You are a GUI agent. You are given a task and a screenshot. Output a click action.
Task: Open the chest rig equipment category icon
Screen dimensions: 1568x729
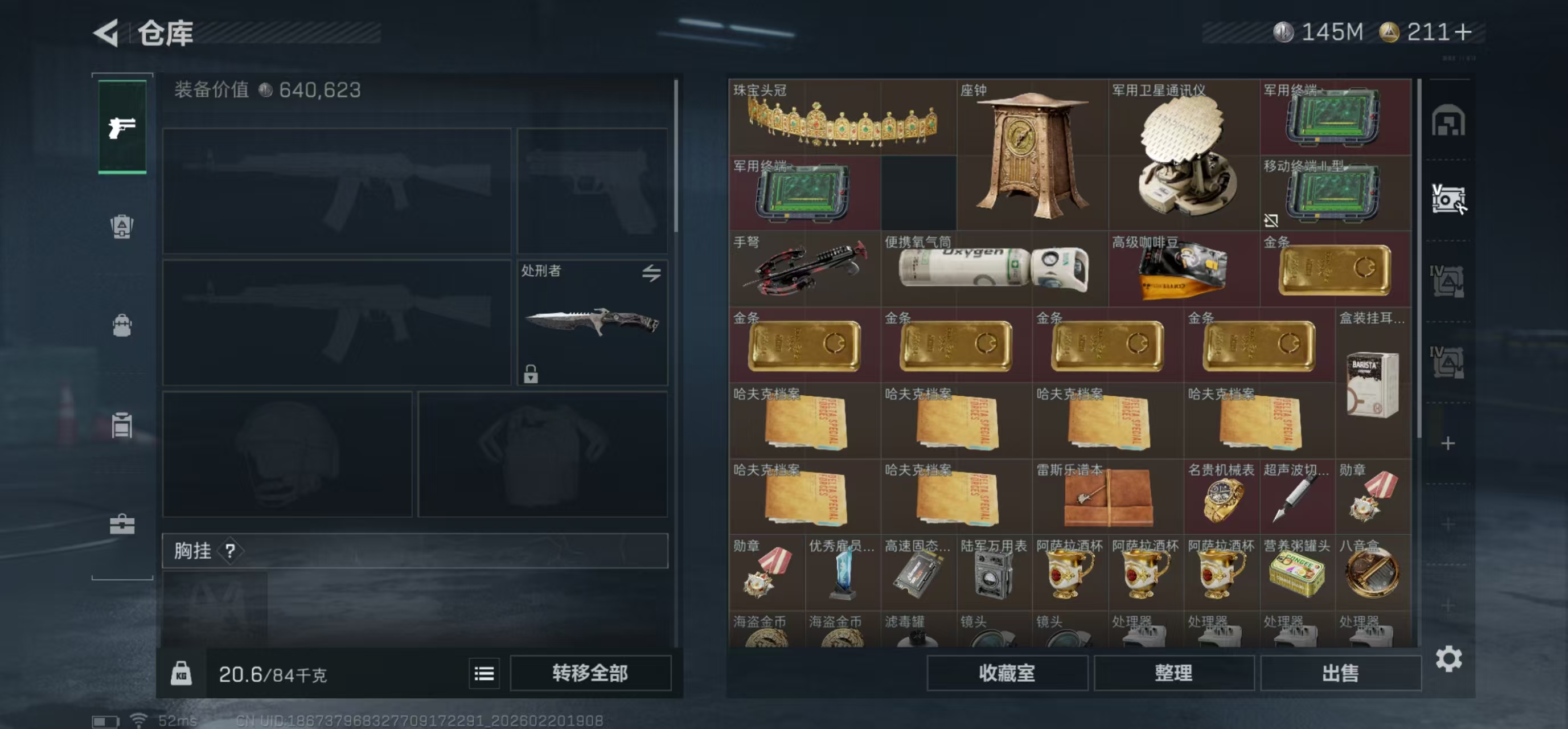tap(122, 226)
